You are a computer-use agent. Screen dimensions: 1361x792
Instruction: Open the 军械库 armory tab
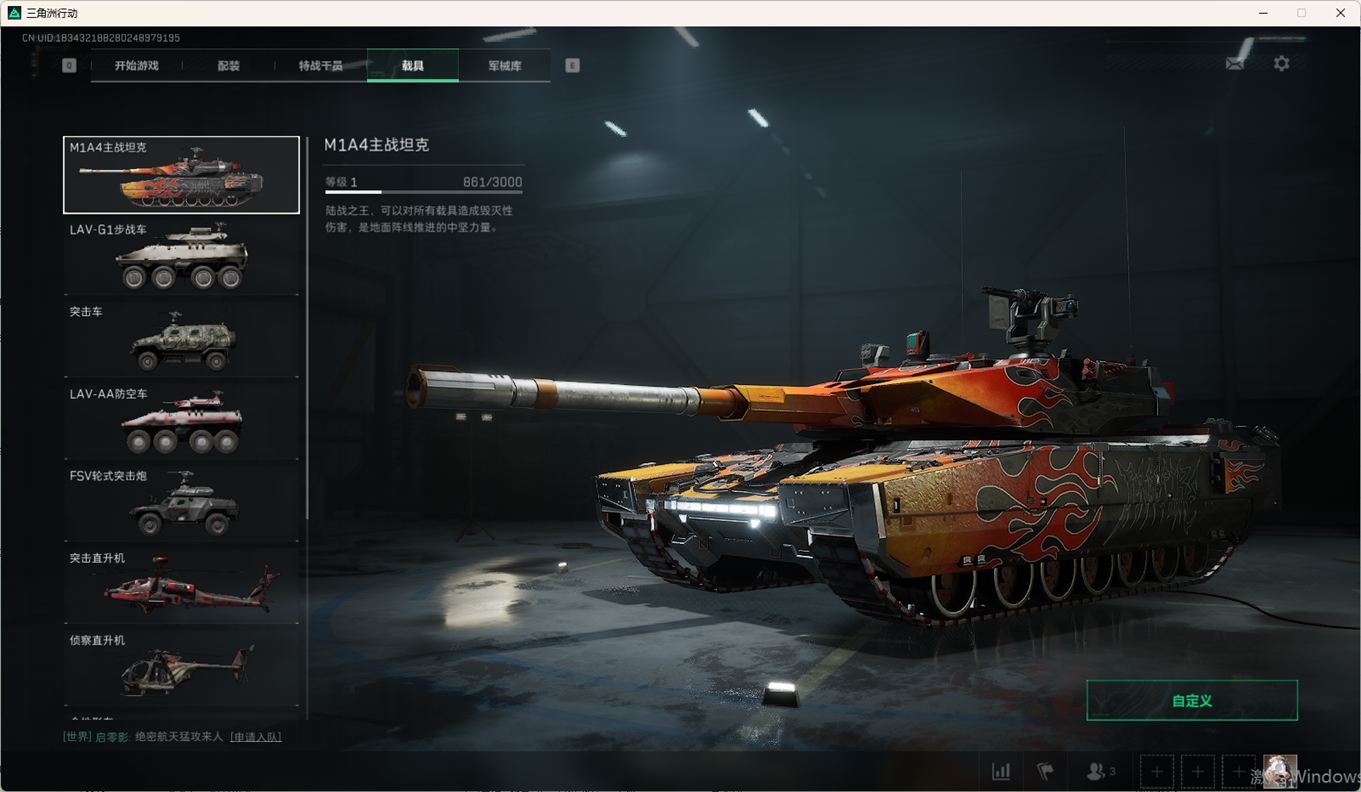tap(504, 66)
